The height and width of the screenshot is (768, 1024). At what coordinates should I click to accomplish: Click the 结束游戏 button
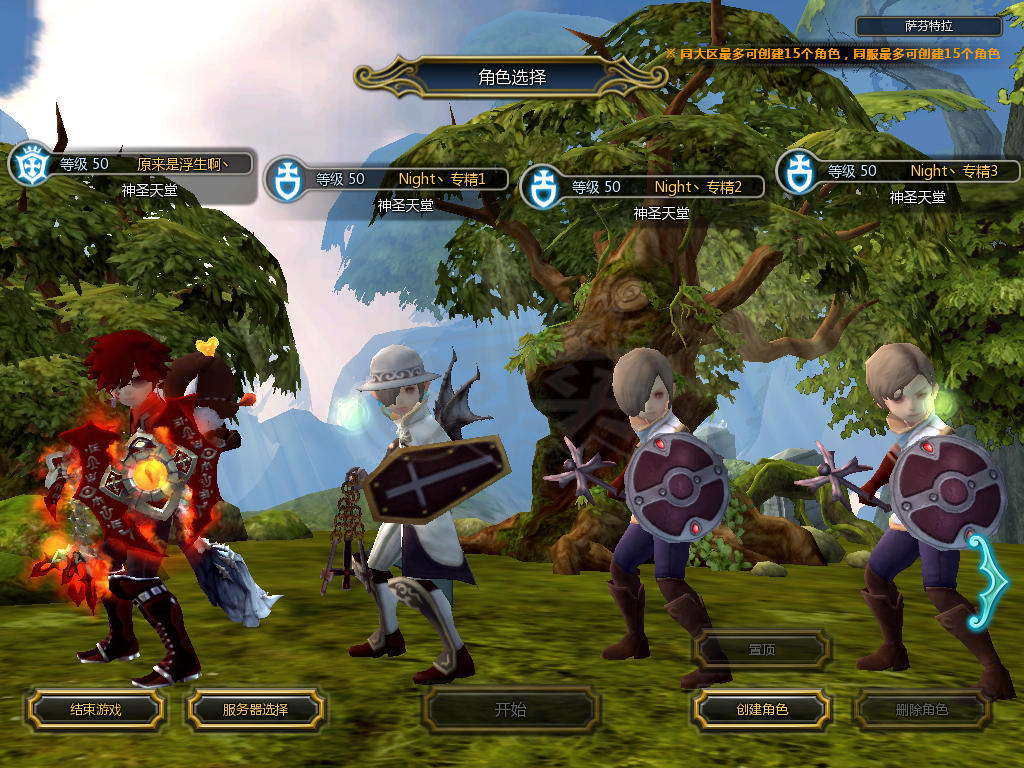click(95, 710)
